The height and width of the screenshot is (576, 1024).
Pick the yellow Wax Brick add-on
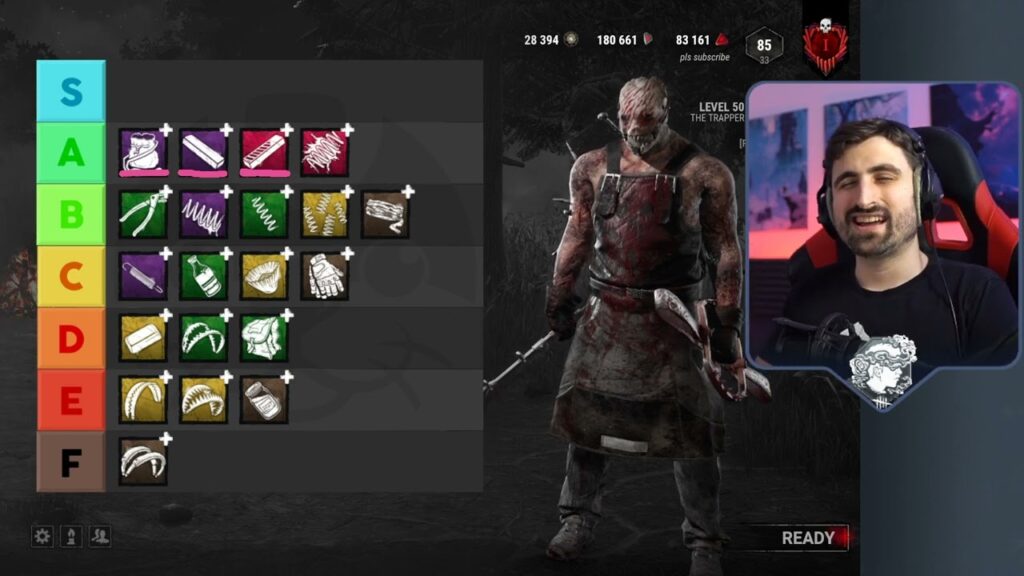tap(143, 338)
